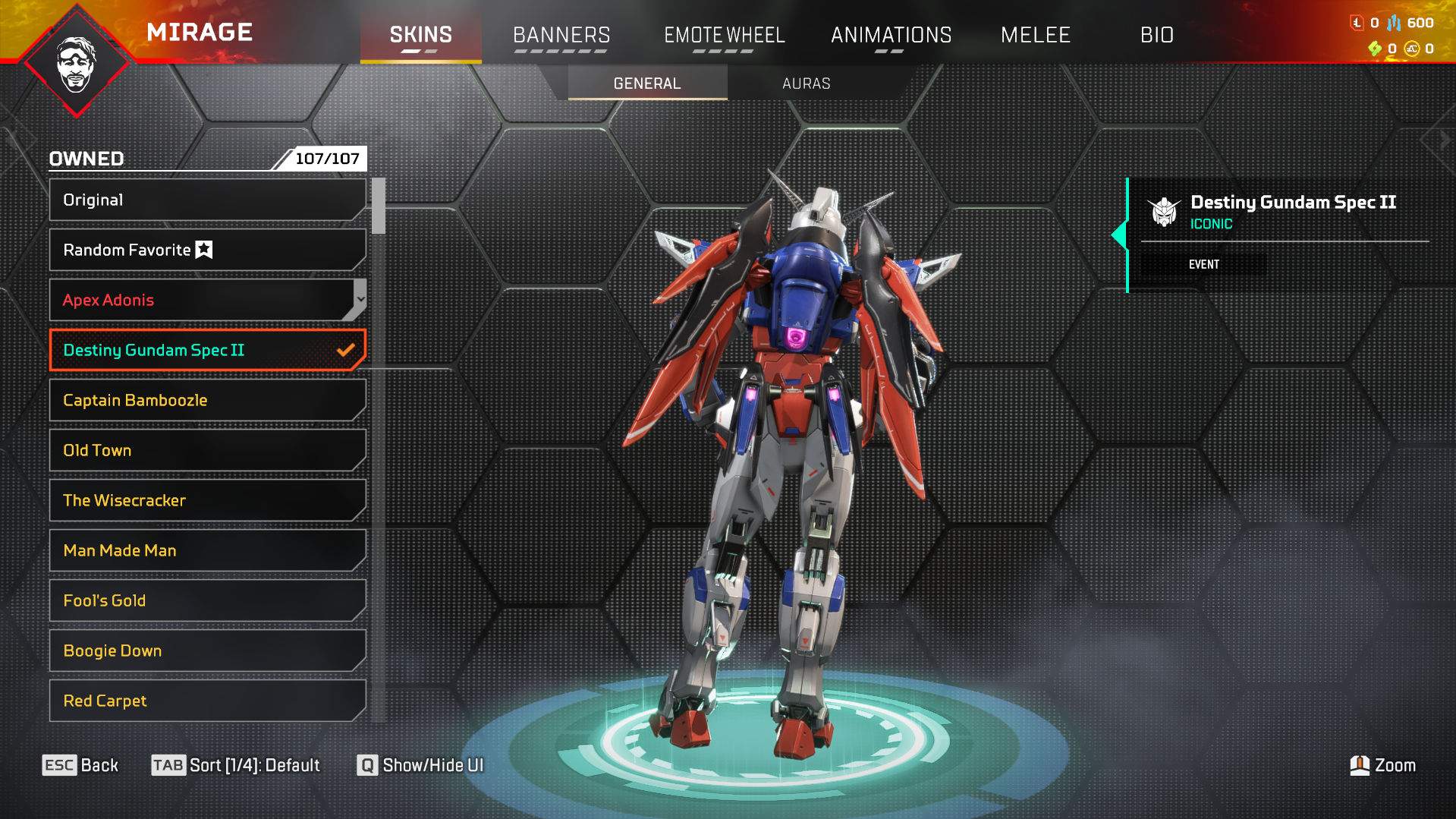Select Destiny Gundam Spec II skin
The image size is (1456, 819).
click(206, 350)
